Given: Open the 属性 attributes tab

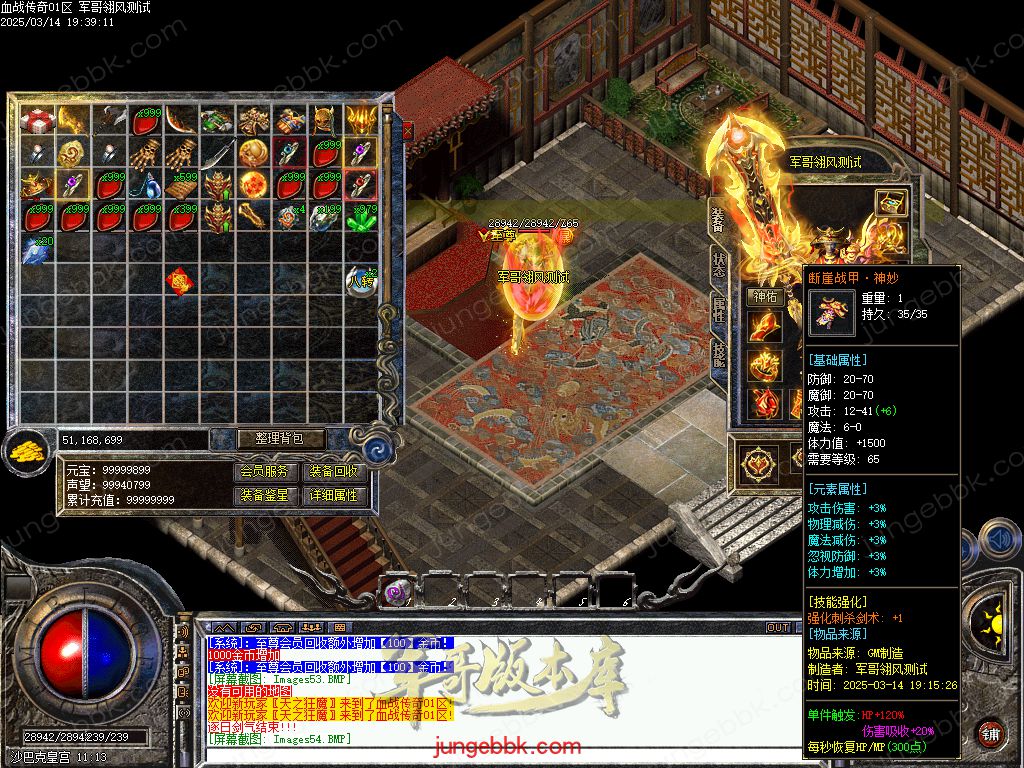Looking at the screenshot, I should coord(717,310).
